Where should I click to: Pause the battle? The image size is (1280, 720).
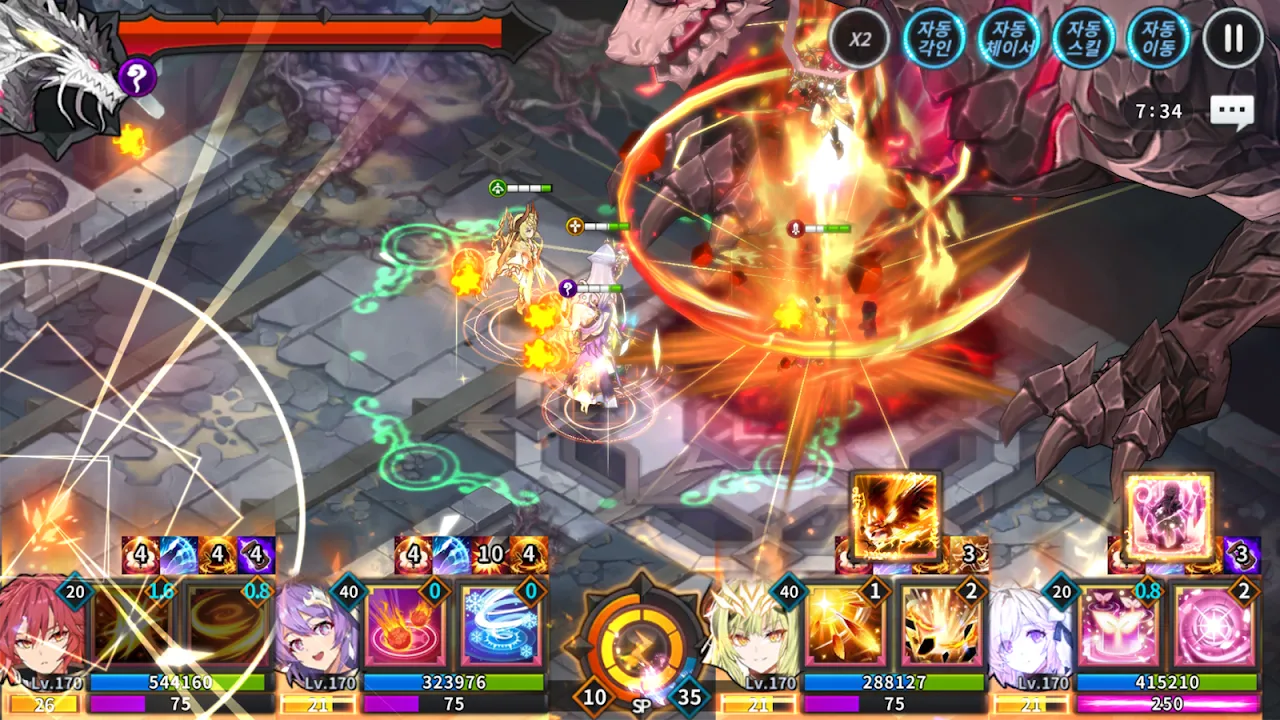click(x=1233, y=39)
